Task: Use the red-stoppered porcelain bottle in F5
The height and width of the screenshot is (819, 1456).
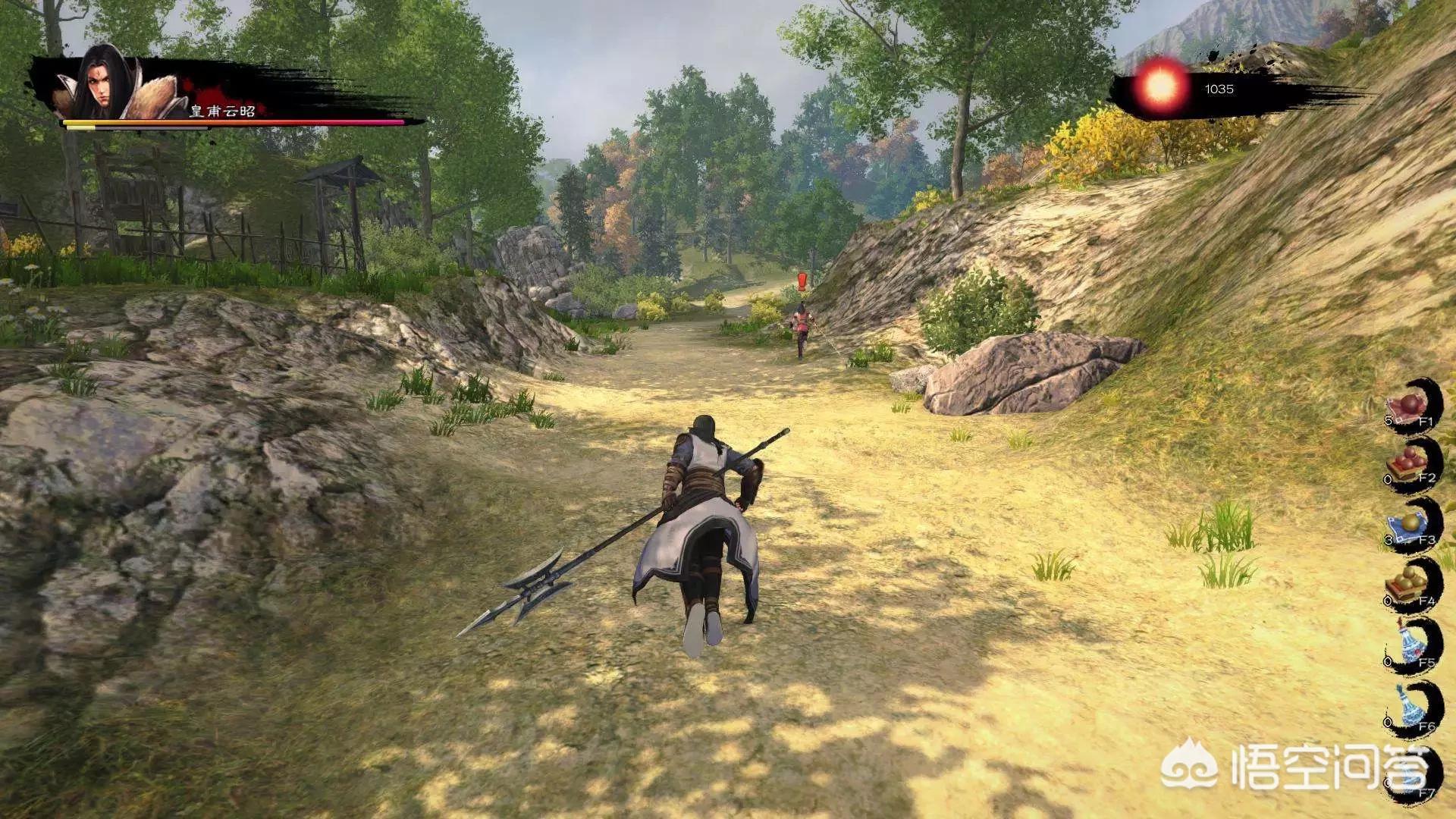Action: (x=1410, y=645)
